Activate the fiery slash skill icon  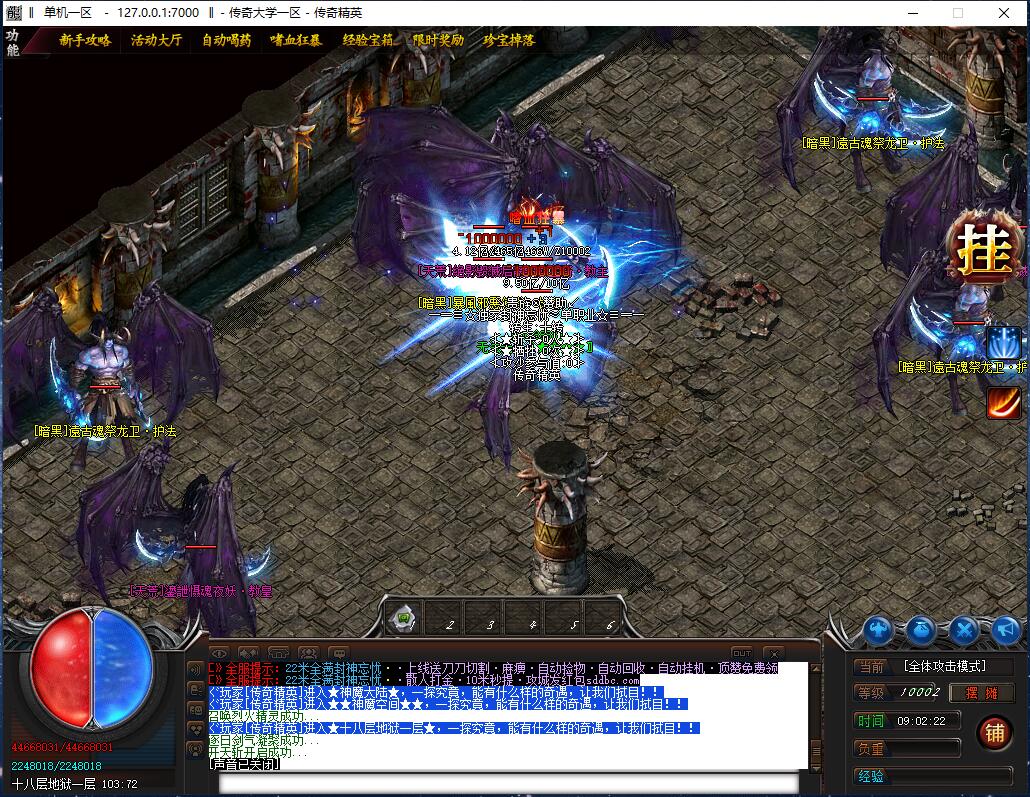coord(1003,401)
